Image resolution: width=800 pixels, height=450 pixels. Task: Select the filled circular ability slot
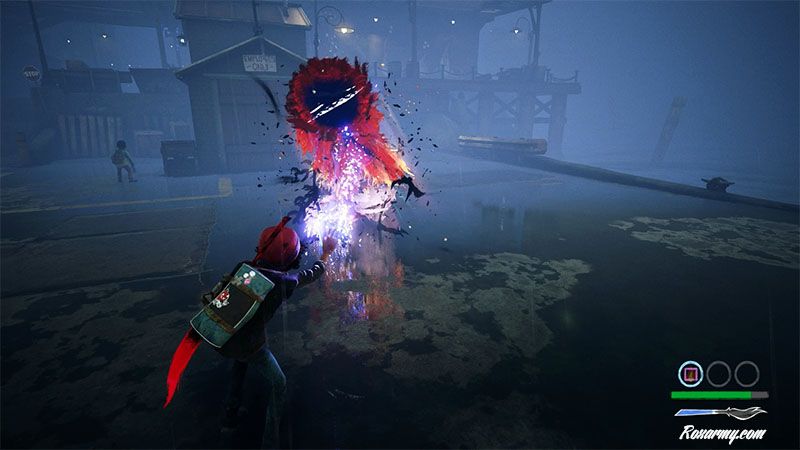click(689, 374)
